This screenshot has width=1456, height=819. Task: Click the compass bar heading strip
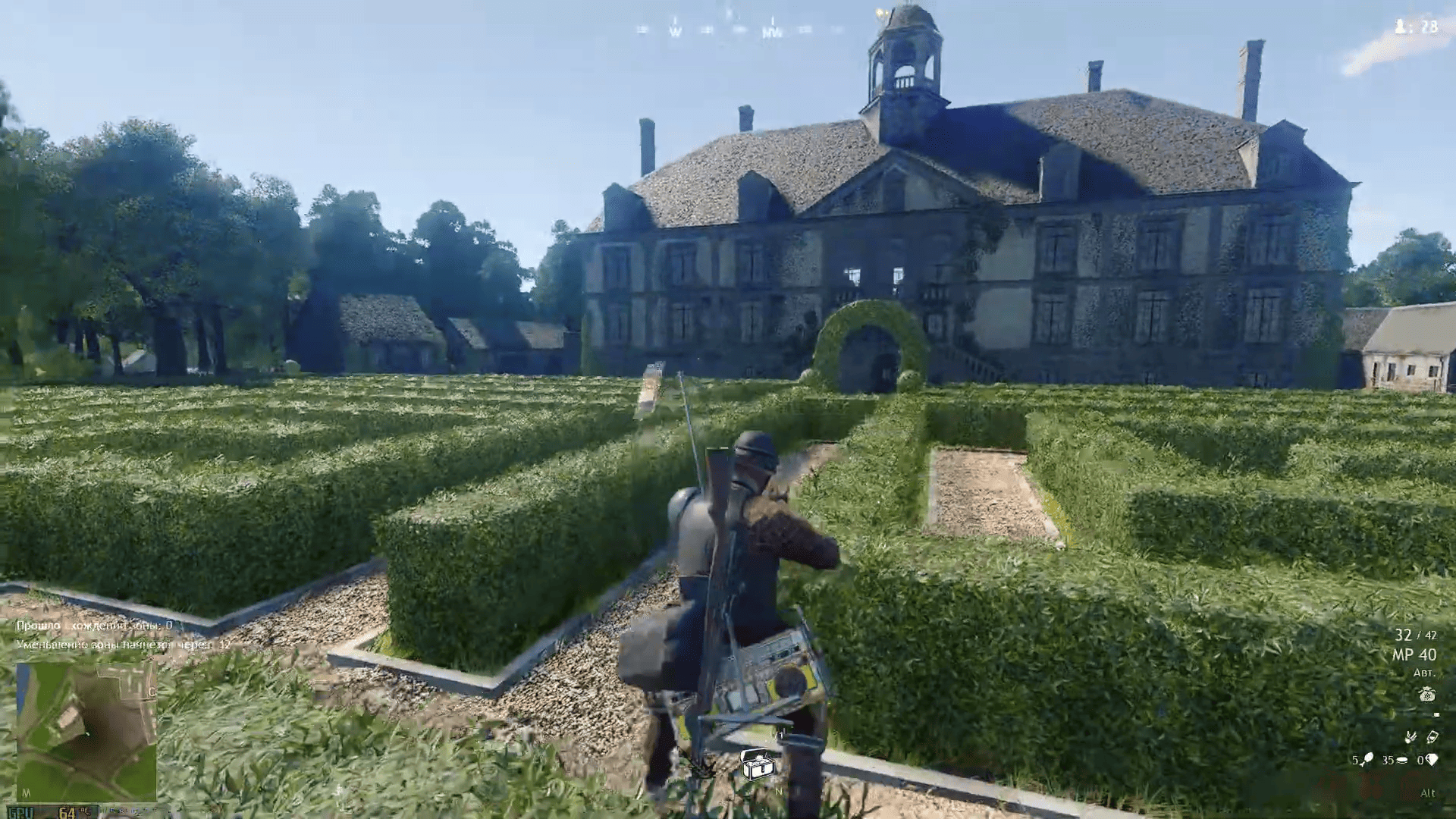coord(739,30)
